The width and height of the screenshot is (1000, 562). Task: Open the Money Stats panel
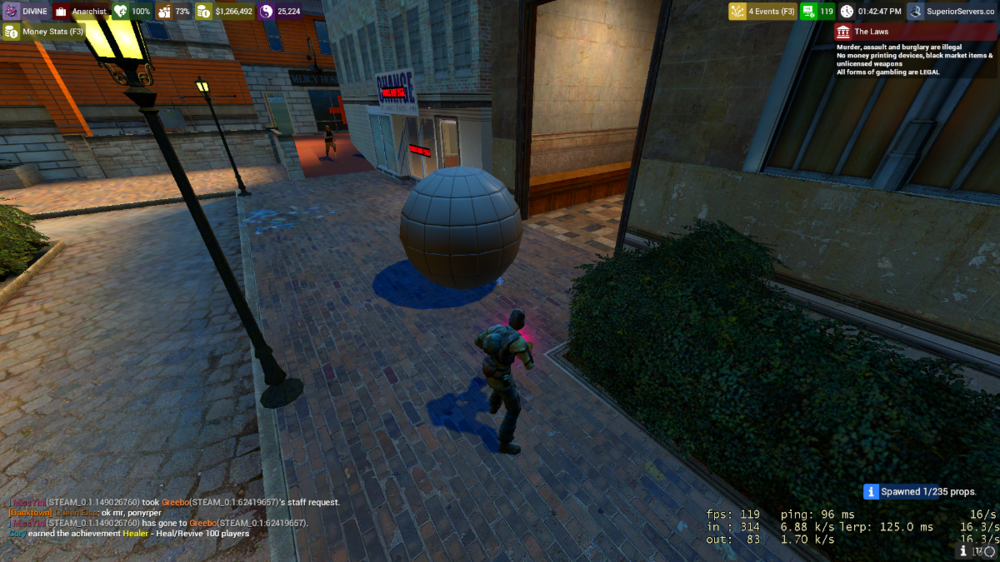pos(44,32)
